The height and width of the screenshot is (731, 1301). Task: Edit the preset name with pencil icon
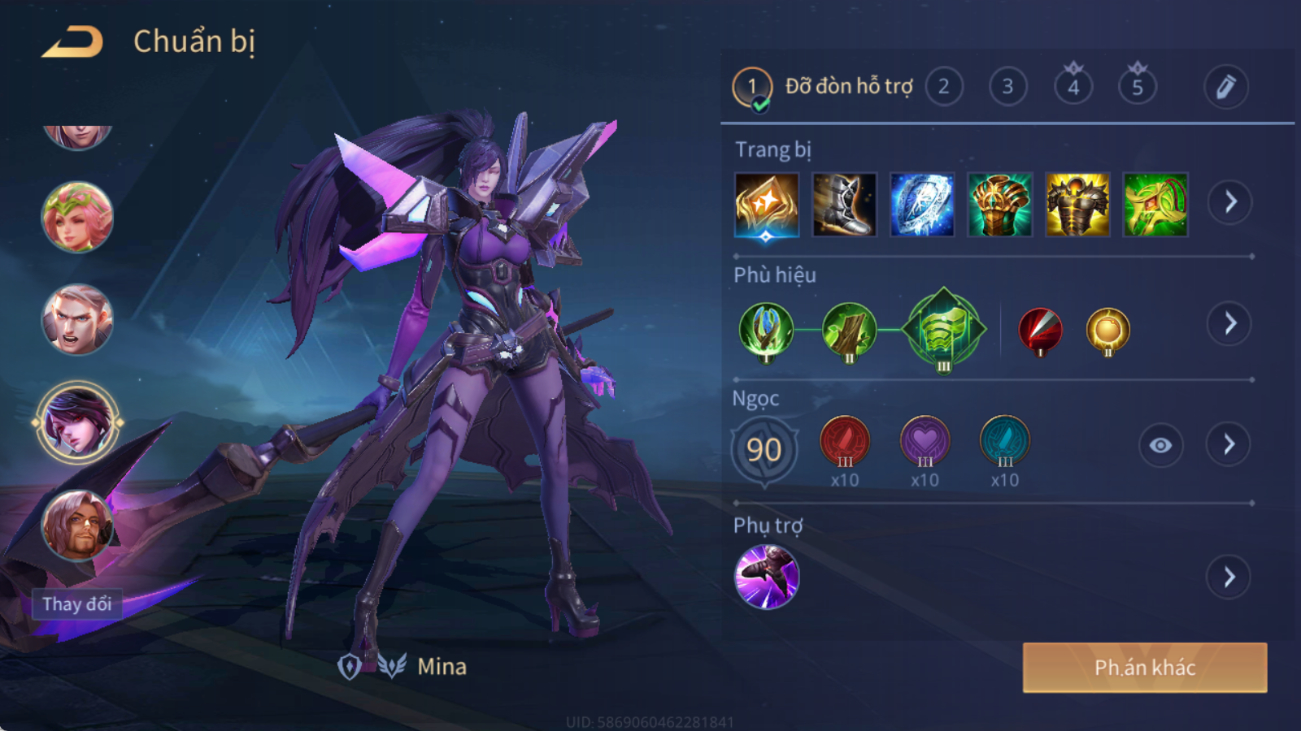pyautogui.click(x=1225, y=87)
